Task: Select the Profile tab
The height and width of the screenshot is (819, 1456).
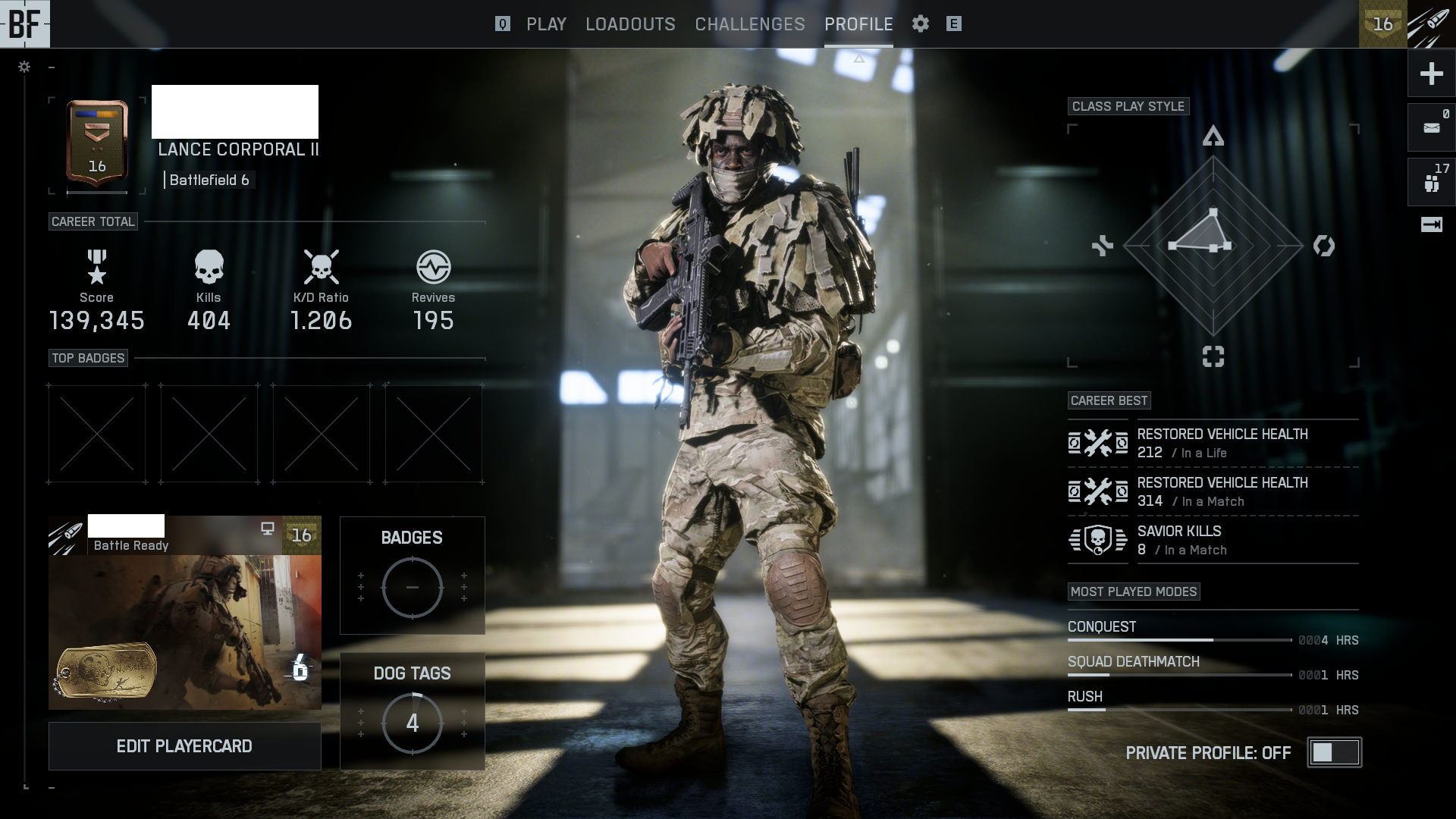Action: (x=858, y=24)
